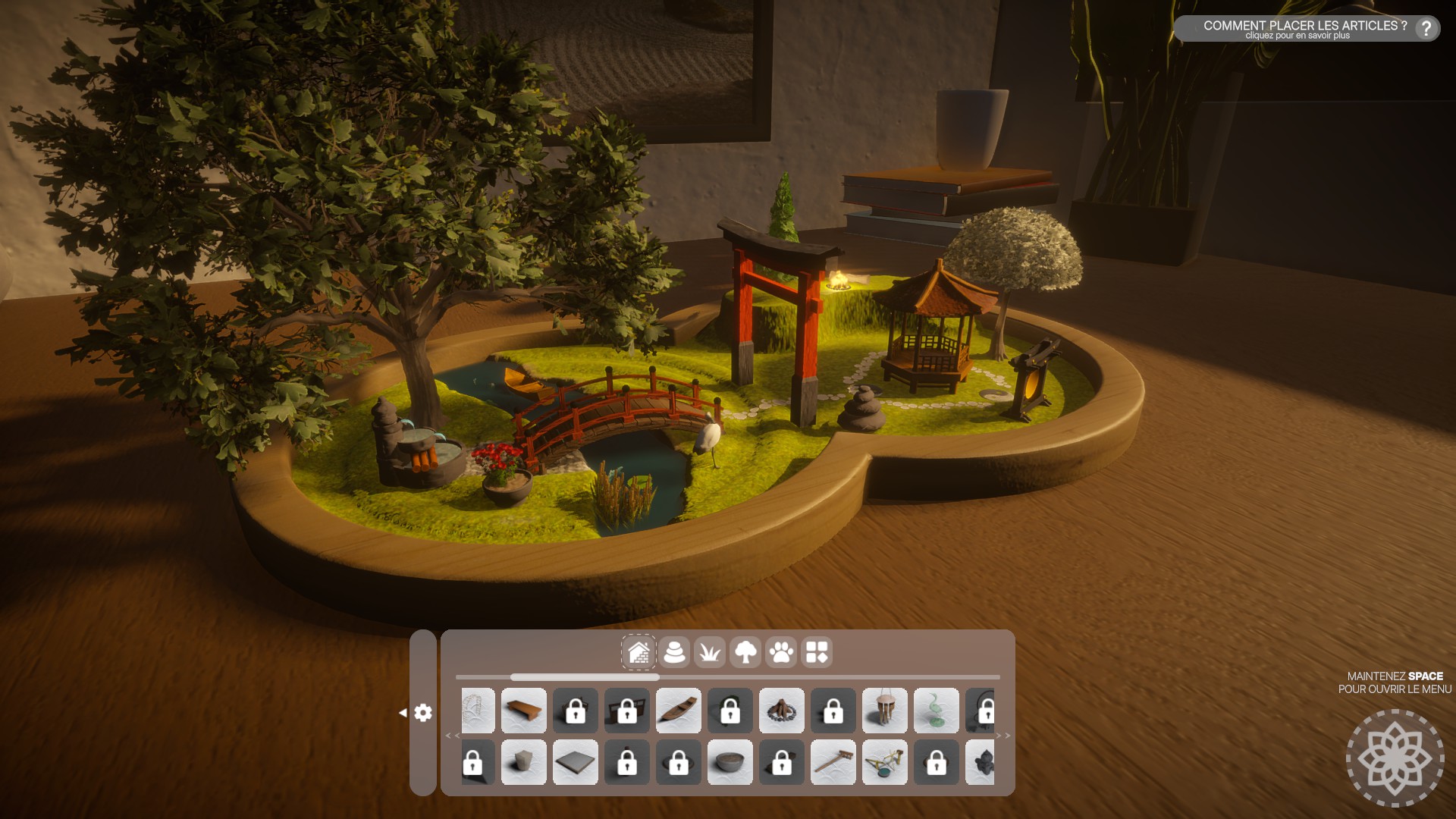The width and height of the screenshot is (1456, 819).
Task: Click the item list scrollbar handle
Action: tap(585, 677)
